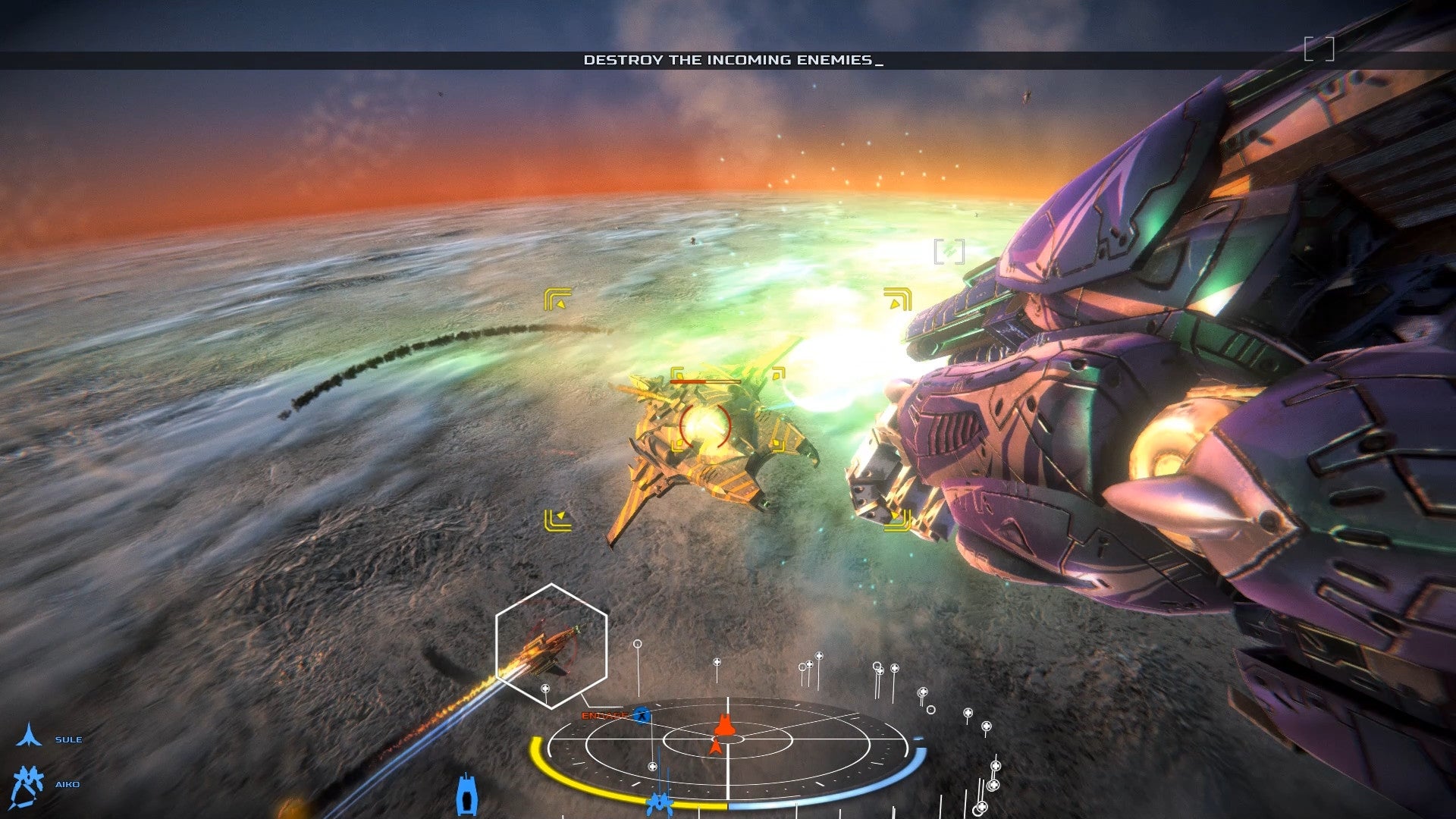The height and width of the screenshot is (819, 1456).
Task: Select the blue walker unit below the radar
Action: click(660, 802)
